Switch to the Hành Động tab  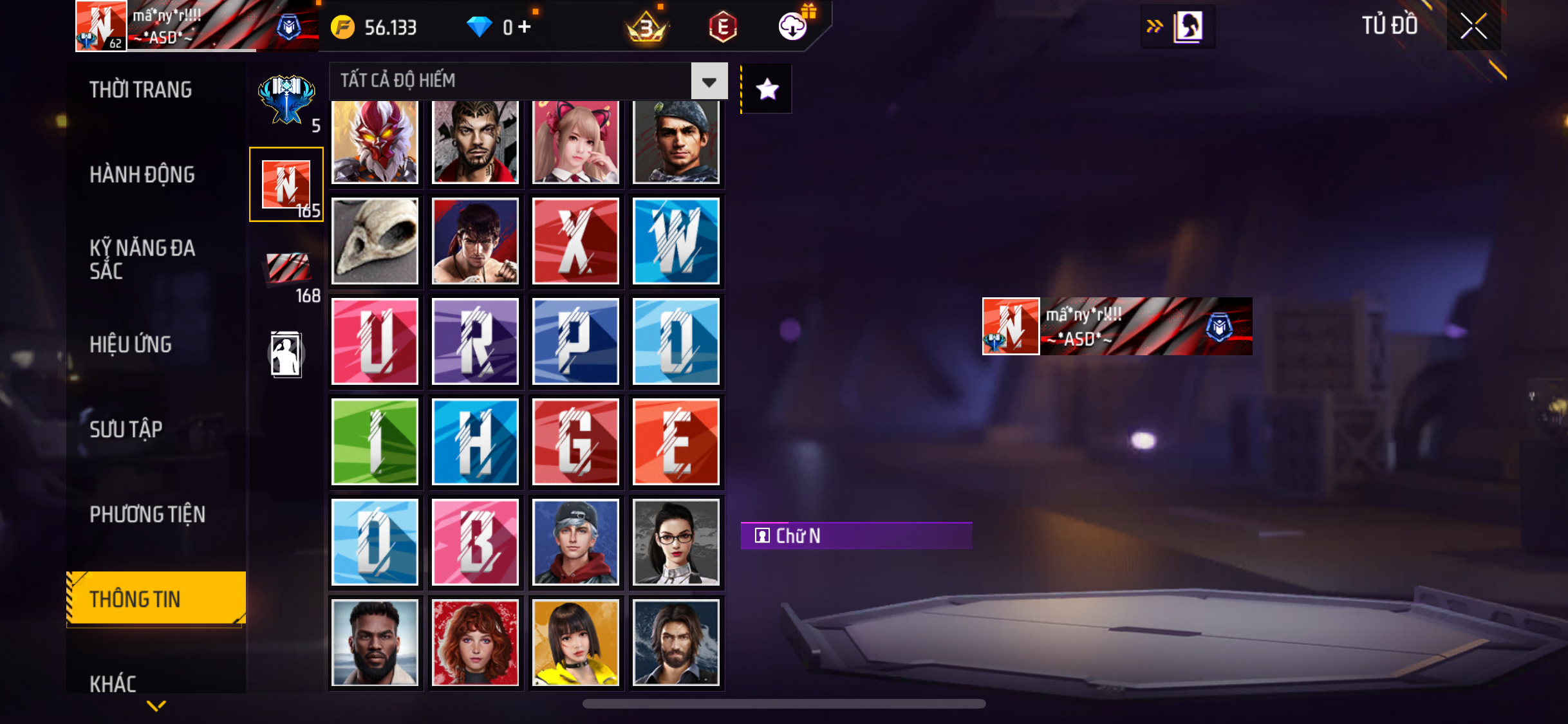click(x=142, y=174)
